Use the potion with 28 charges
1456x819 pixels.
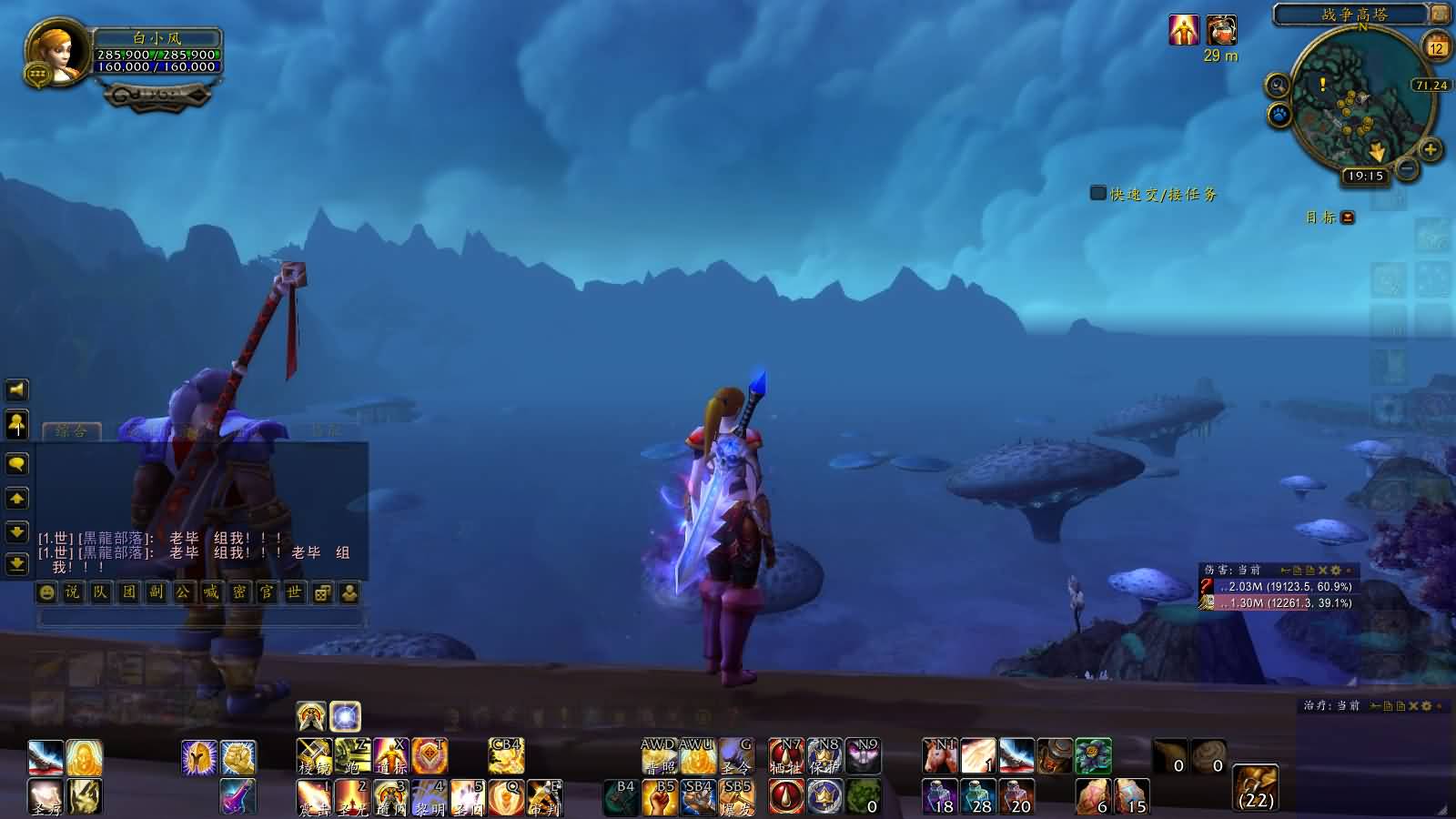click(978, 796)
